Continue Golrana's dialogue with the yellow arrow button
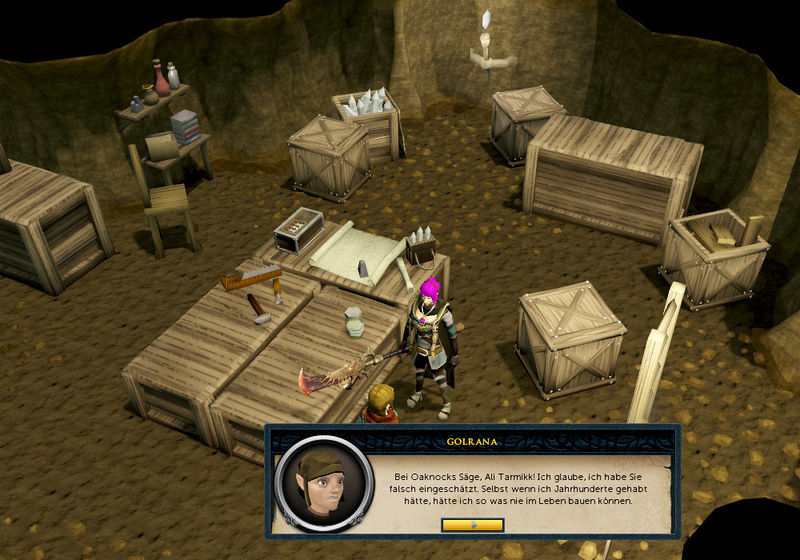The height and width of the screenshot is (560, 800). pos(472,524)
